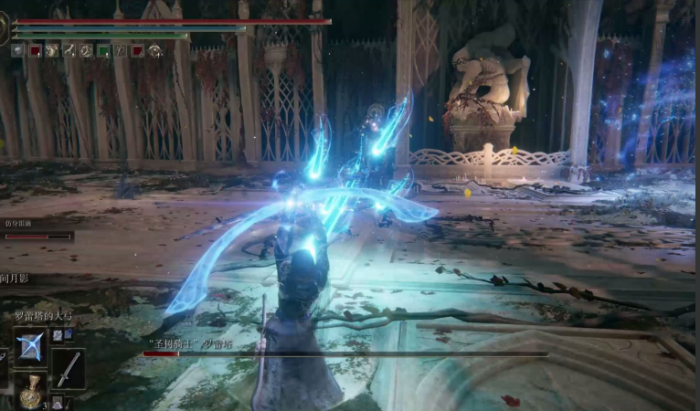Click the eye-shaped status effect icon
The height and width of the screenshot is (411, 700).
tap(155, 50)
